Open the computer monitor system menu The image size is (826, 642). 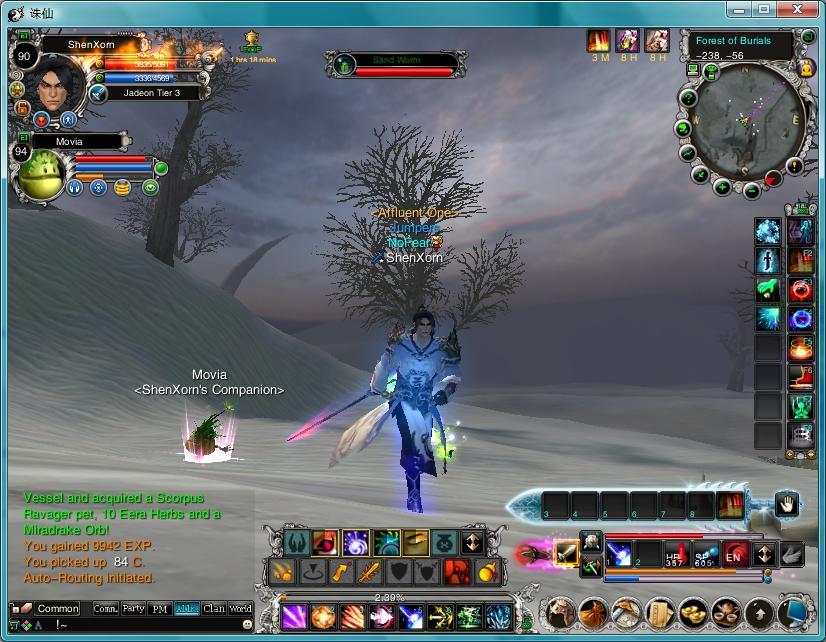point(692,69)
